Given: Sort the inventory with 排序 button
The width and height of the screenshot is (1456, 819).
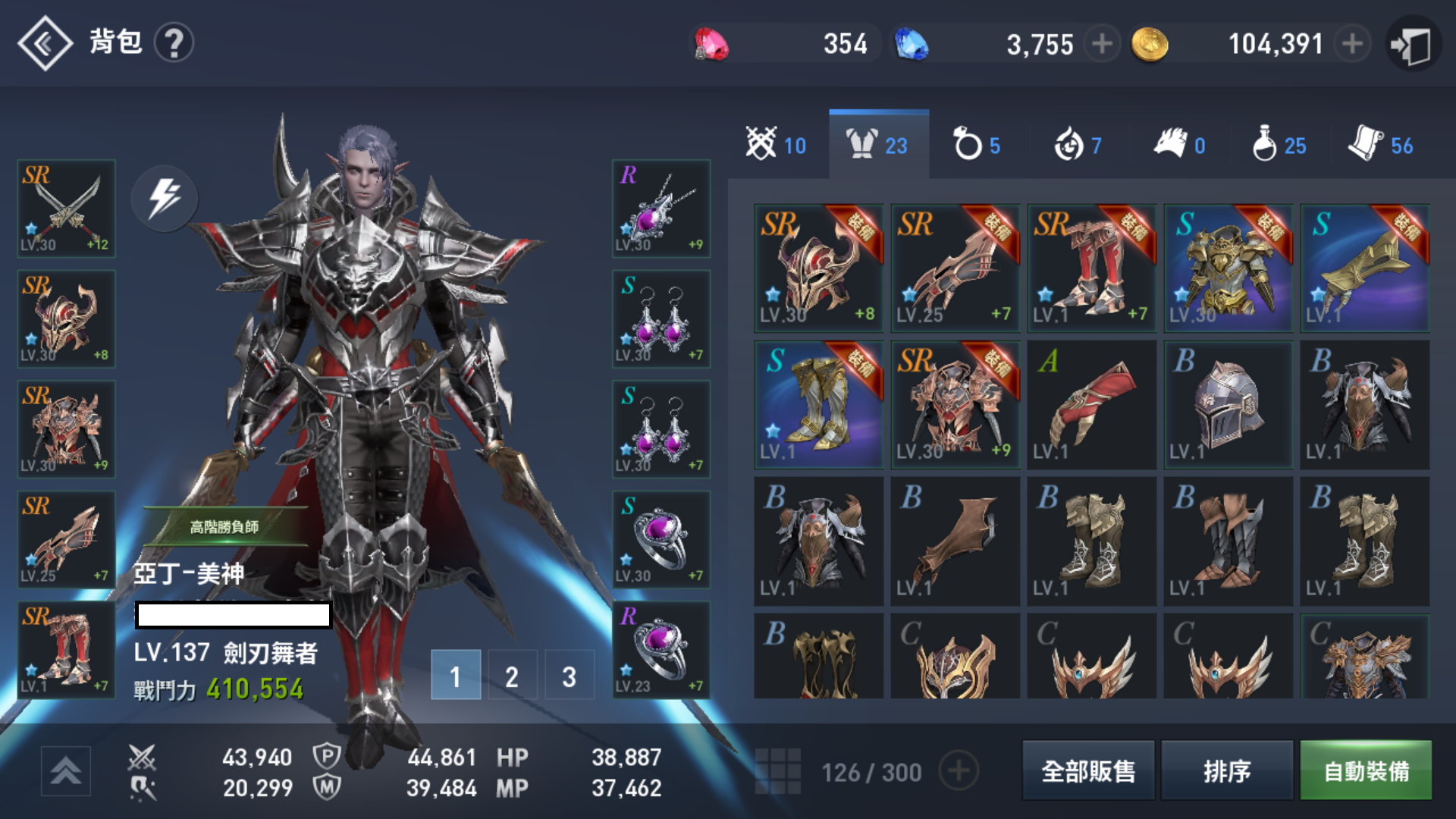Looking at the screenshot, I should [x=1226, y=770].
